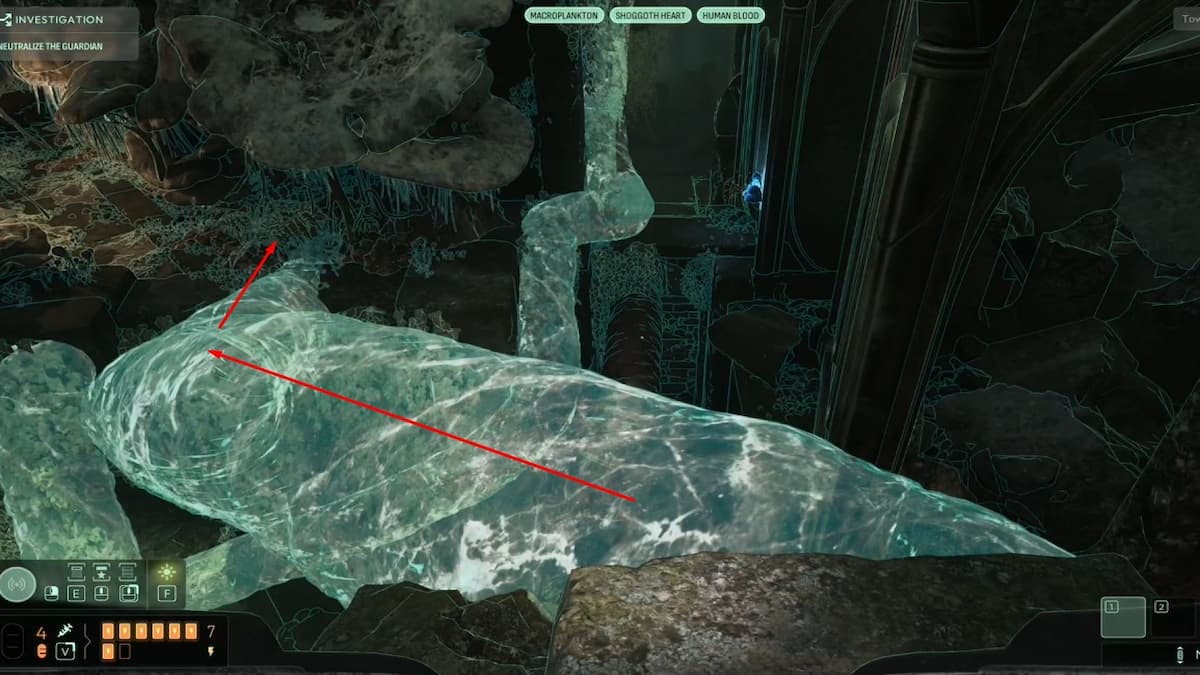Select the highlighted slot numbered 1
1200x675 pixels.
(x=1123, y=617)
